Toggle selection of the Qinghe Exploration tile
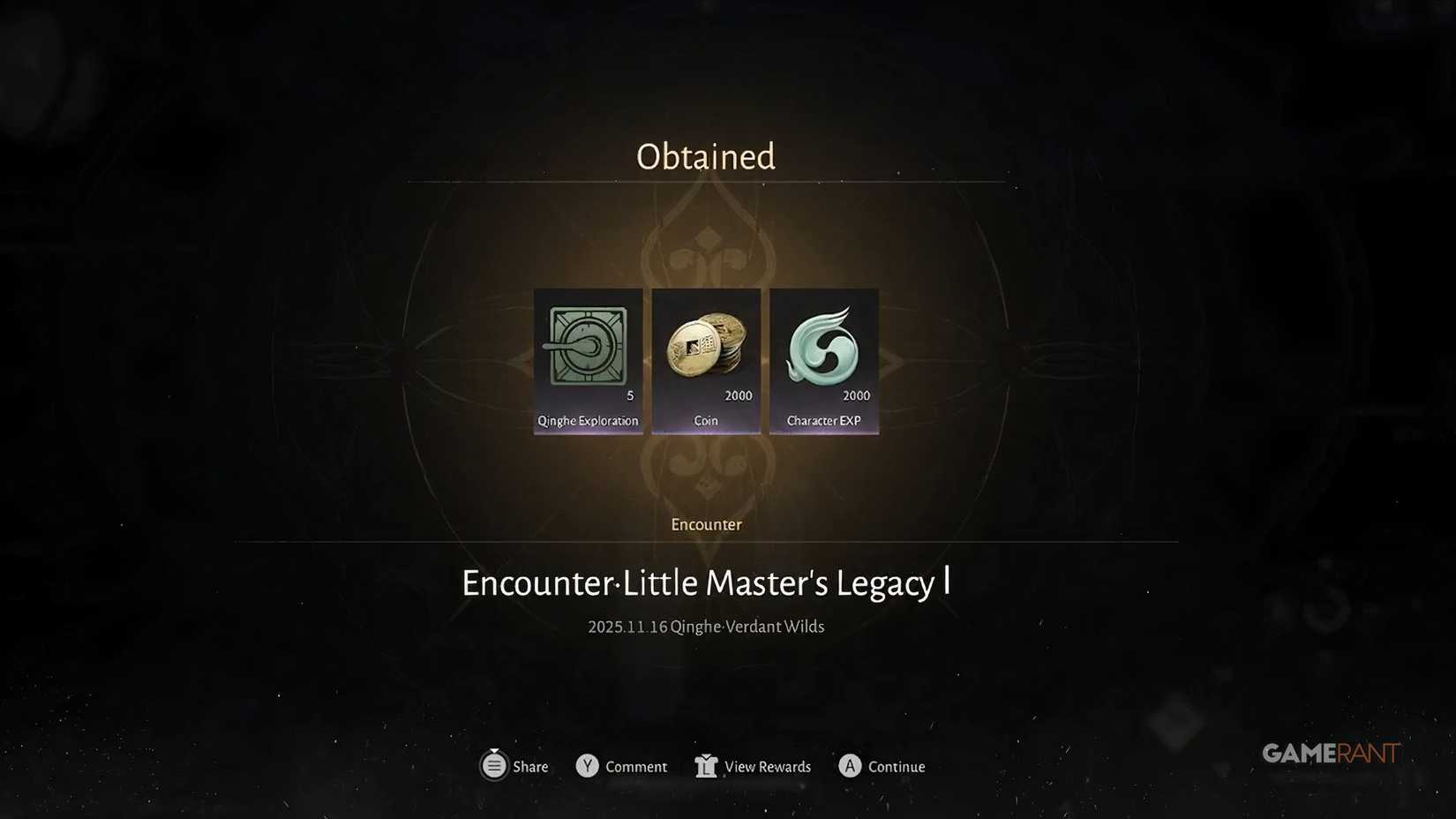Viewport: 1456px width, 819px height. coord(587,362)
